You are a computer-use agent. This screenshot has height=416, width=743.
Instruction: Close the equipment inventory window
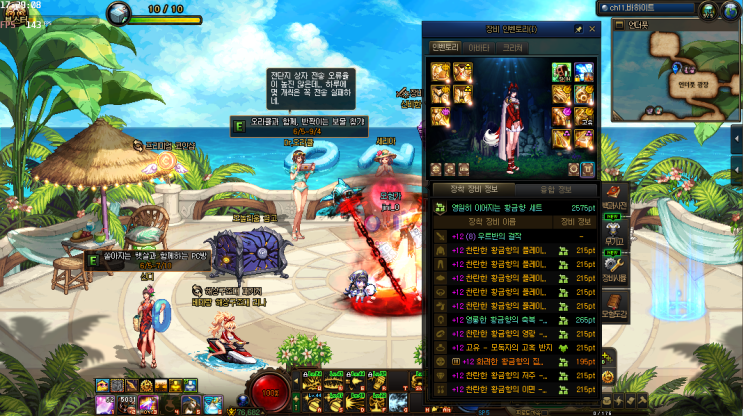590,30
